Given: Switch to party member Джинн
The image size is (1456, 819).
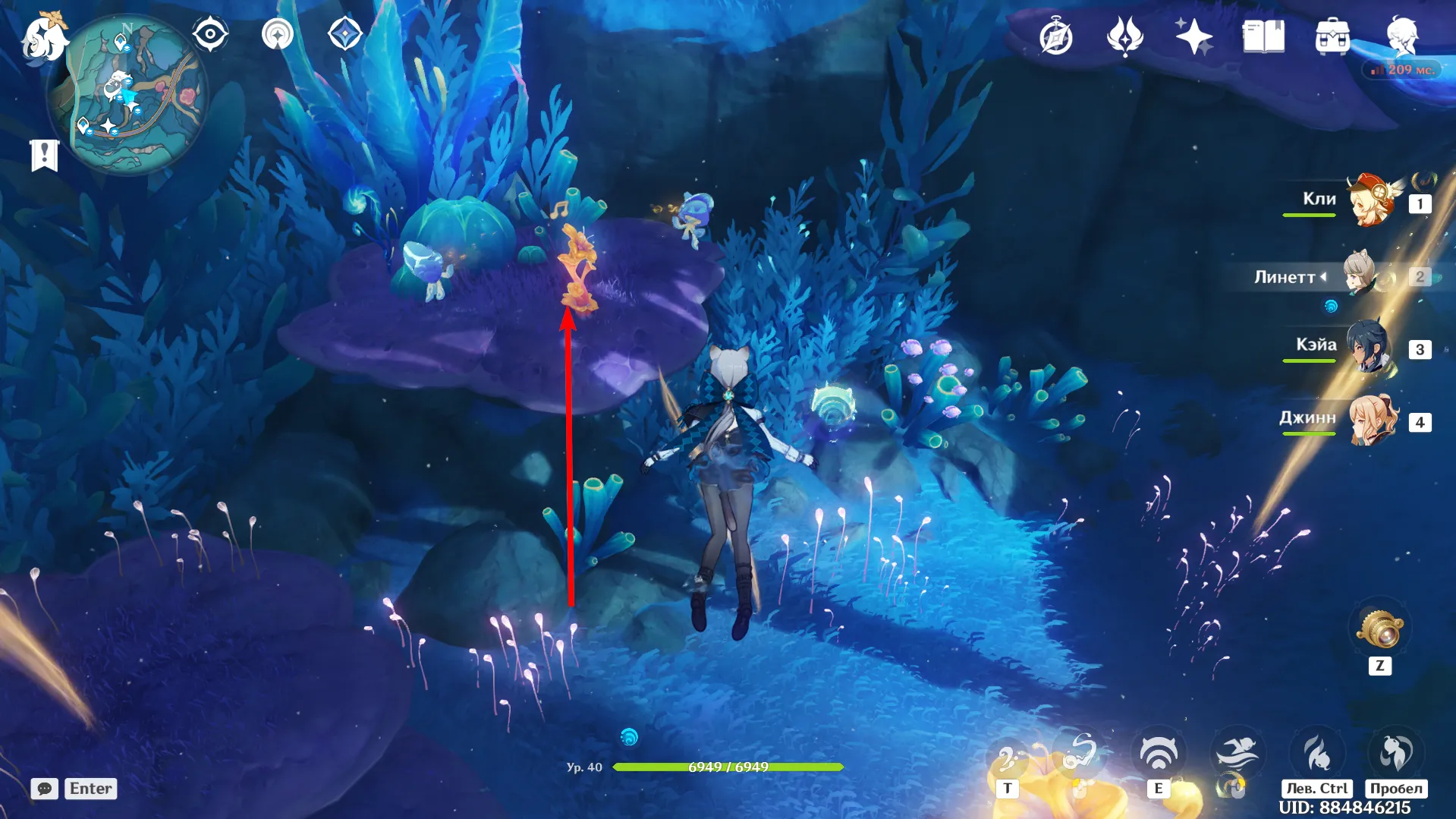Looking at the screenshot, I should (x=1372, y=420).
